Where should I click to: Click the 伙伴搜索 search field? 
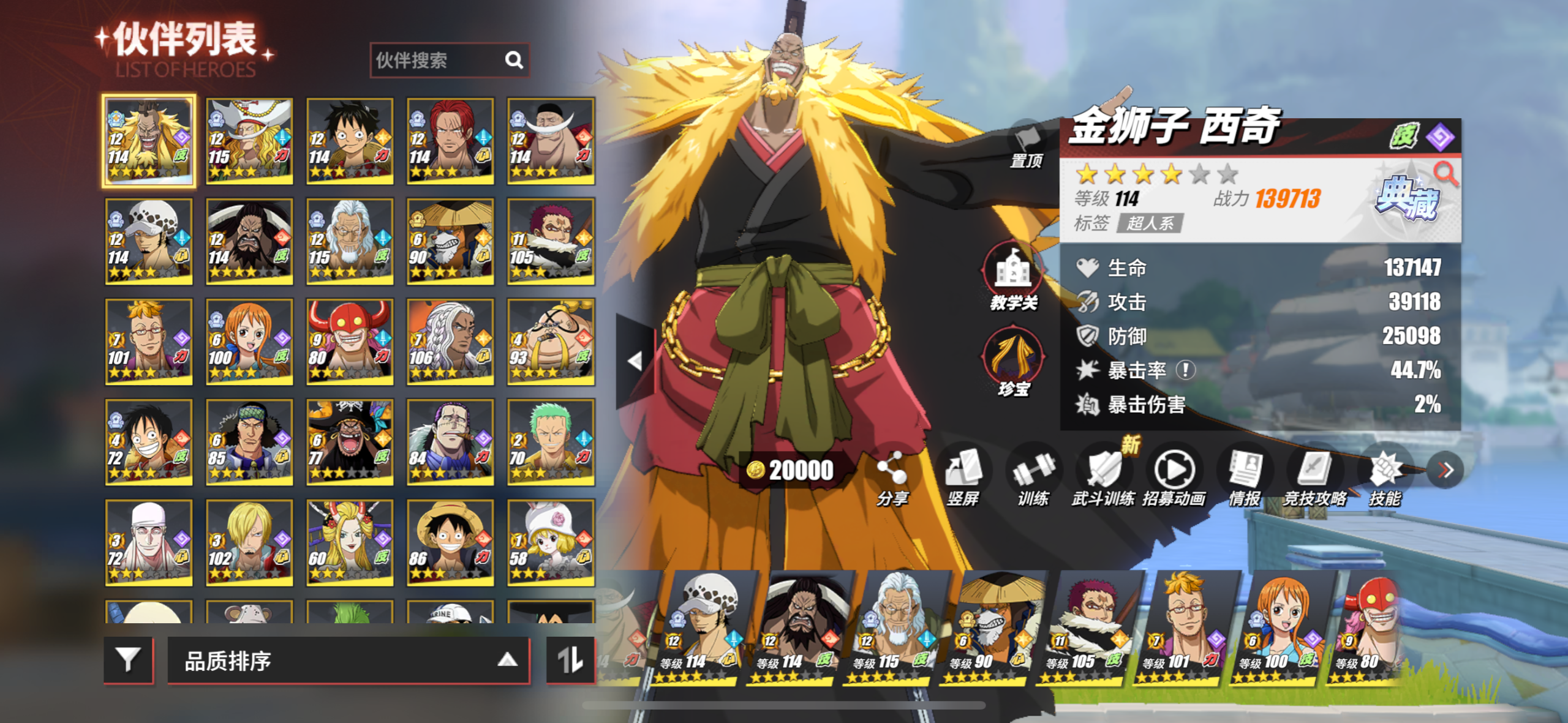(x=438, y=60)
